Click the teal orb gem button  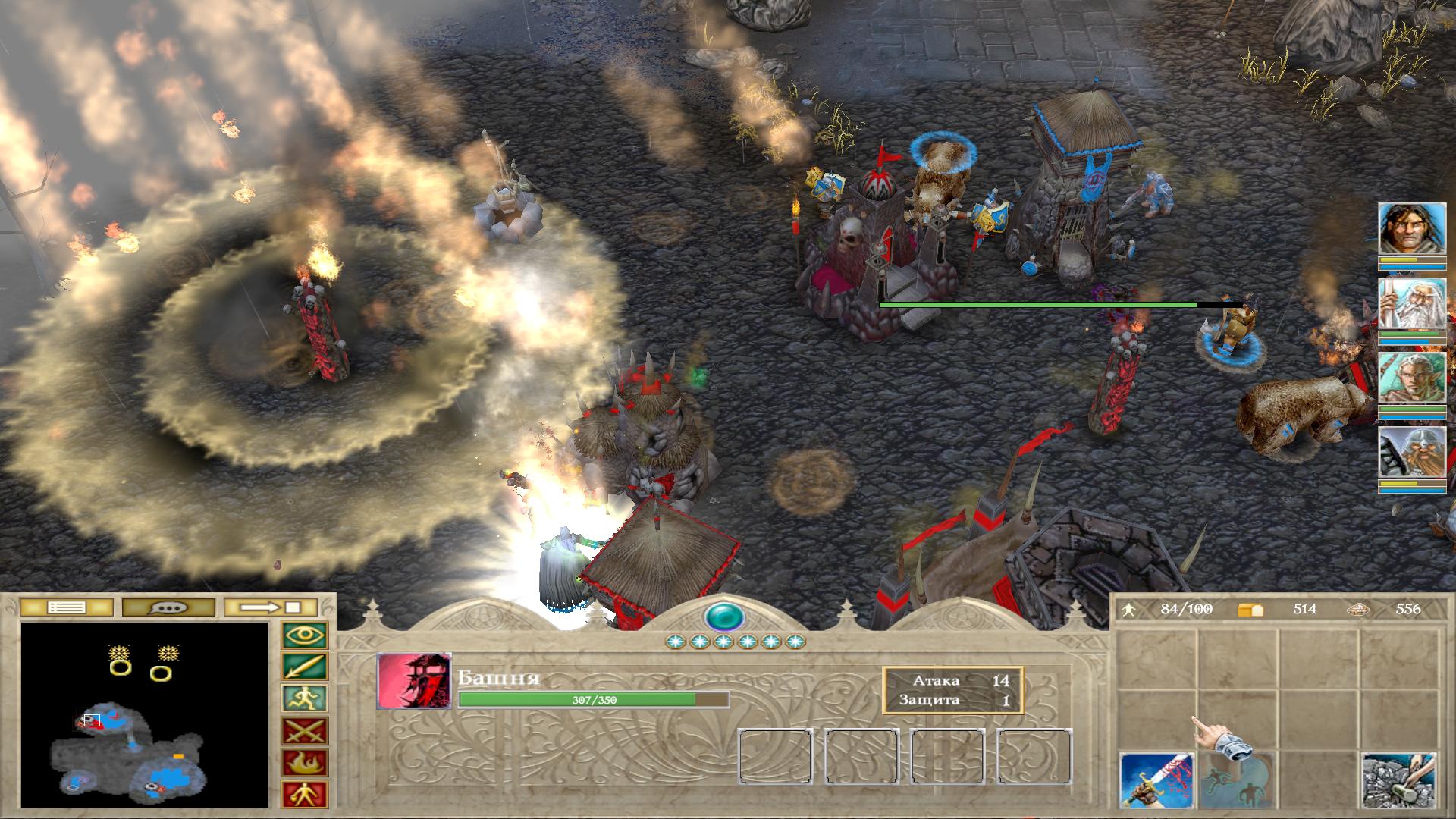(724, 617)
